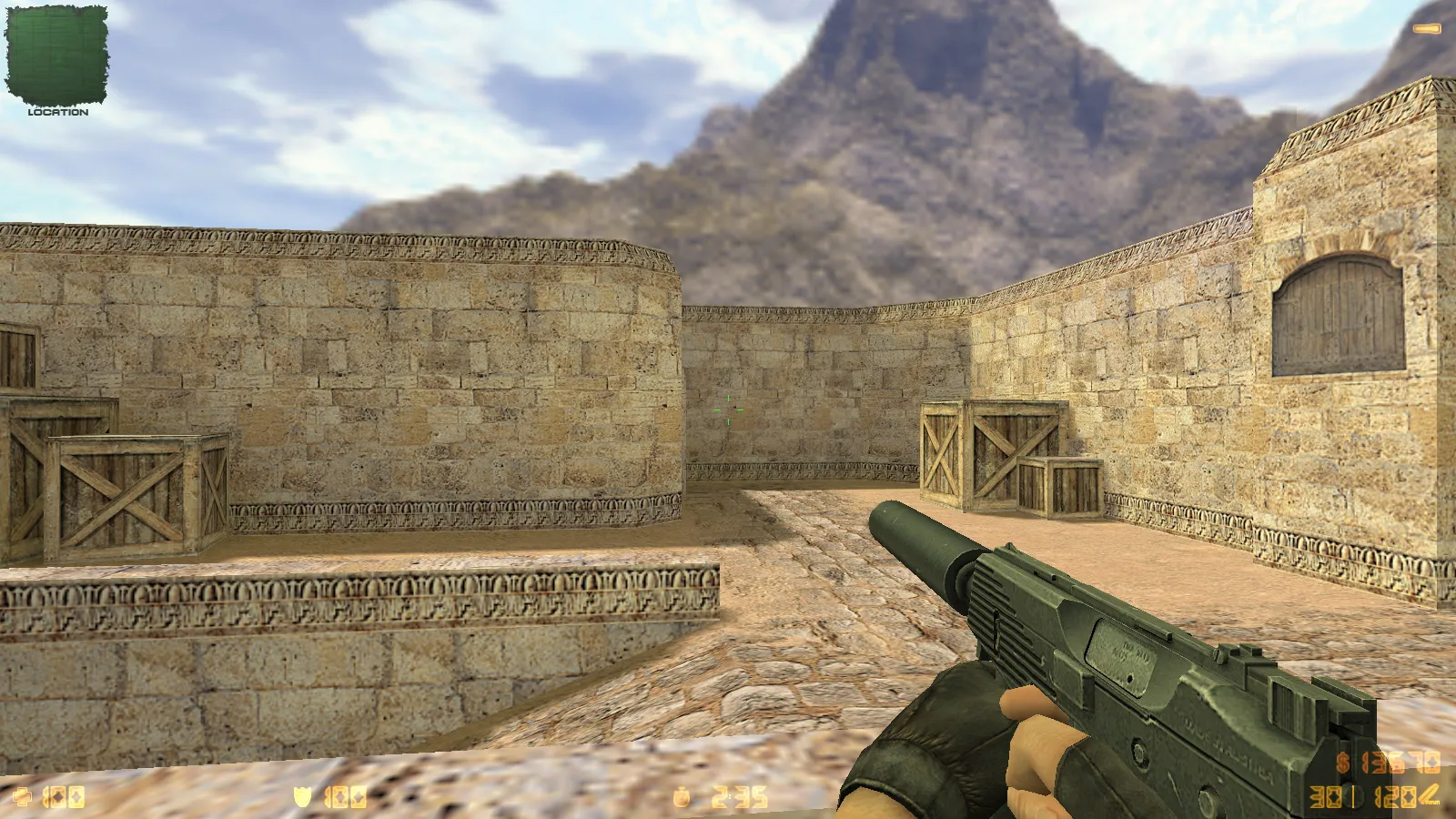Click the 9mm bullet ammo icon
This screenshot has width=1456, height=819.
pyautogui.click(x=1428, y=794)
